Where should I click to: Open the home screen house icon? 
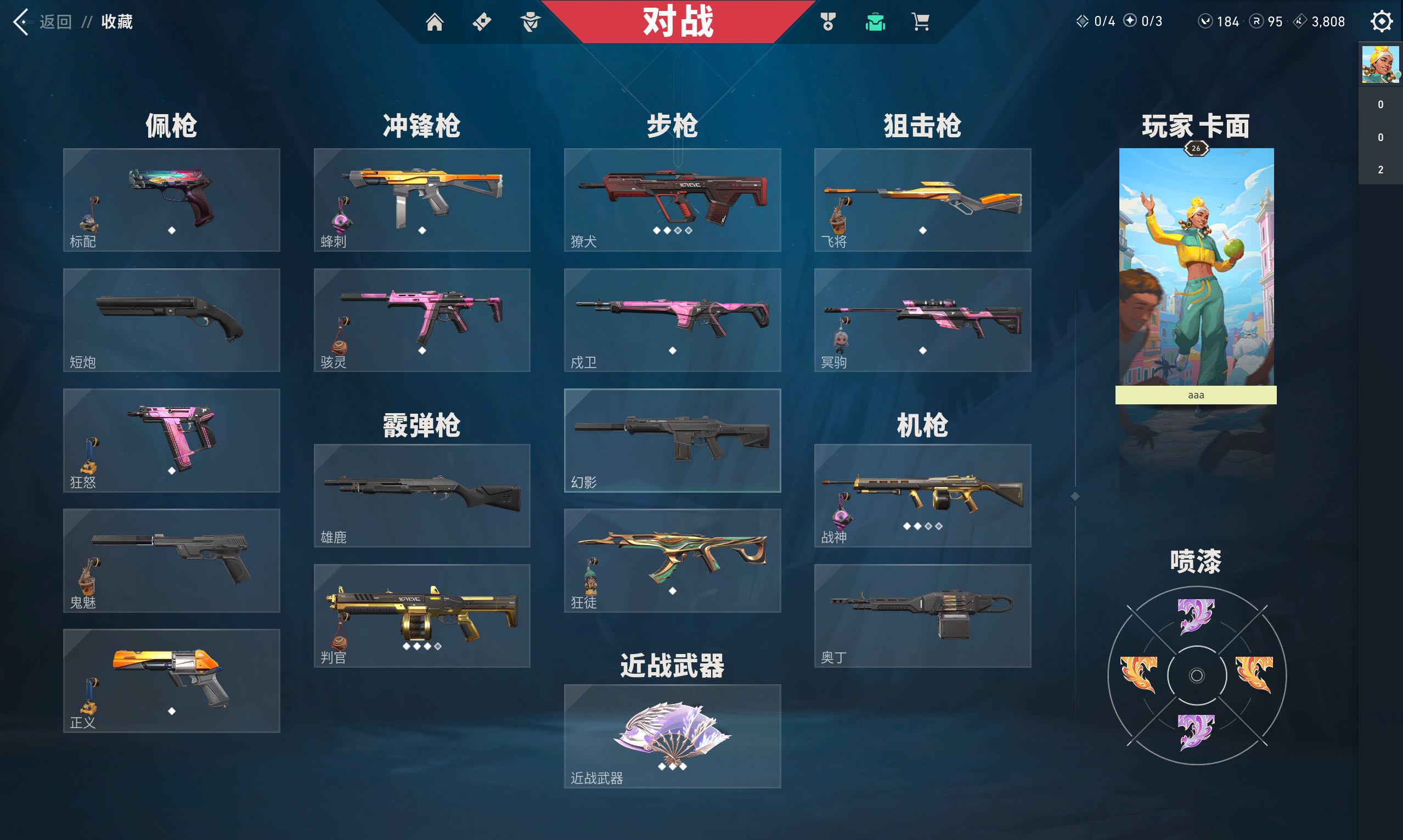(x=436, y=22)
